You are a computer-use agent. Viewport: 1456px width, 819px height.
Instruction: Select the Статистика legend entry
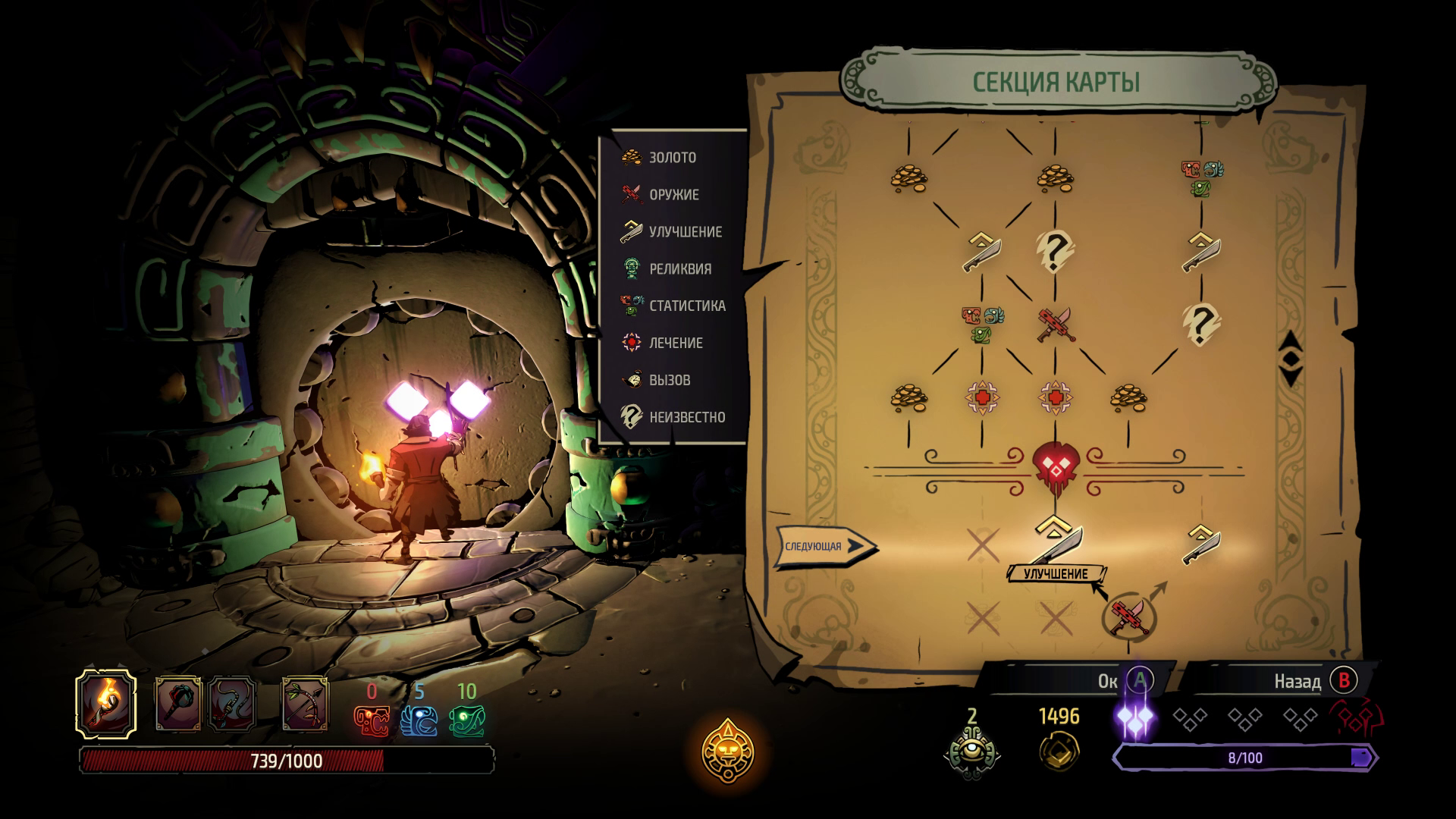click(673, 306)
